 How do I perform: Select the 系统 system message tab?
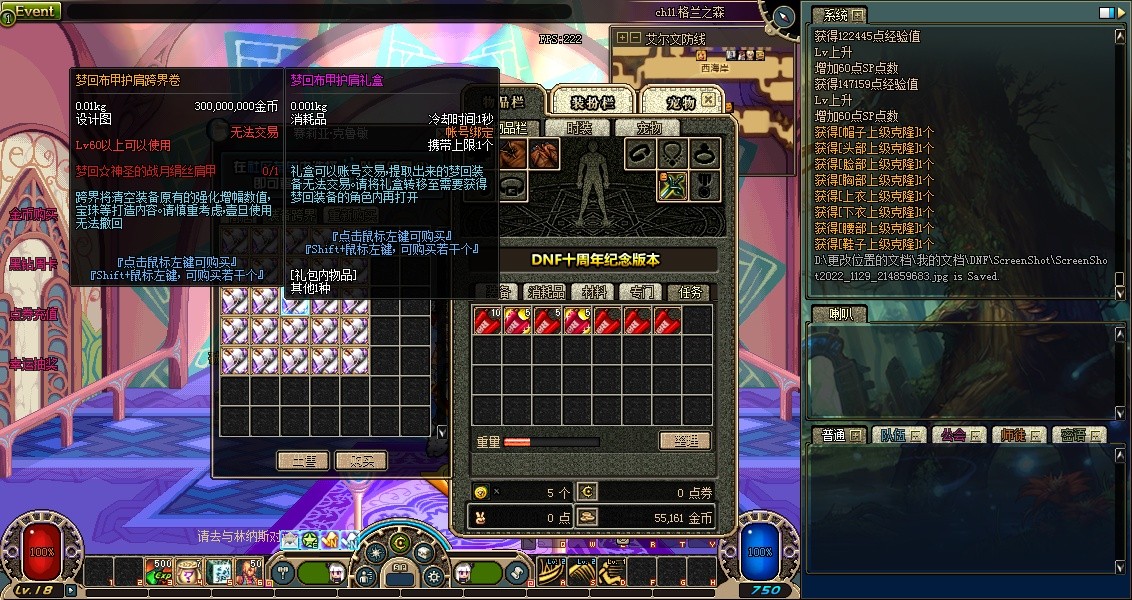830,15
